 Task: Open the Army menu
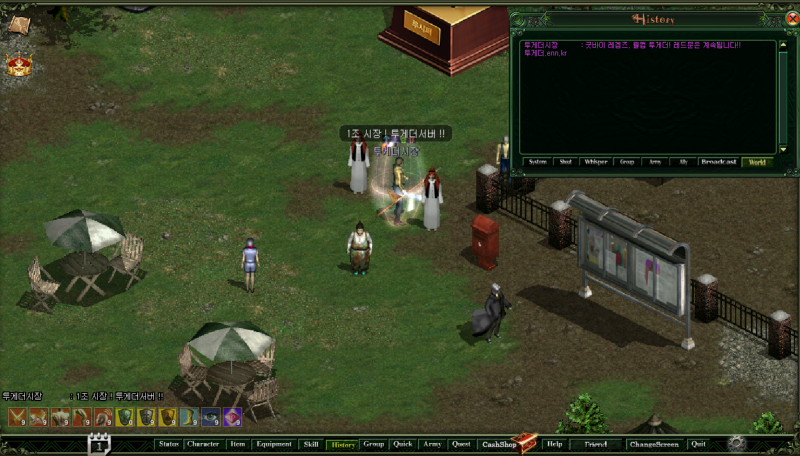tap(432, 444)
